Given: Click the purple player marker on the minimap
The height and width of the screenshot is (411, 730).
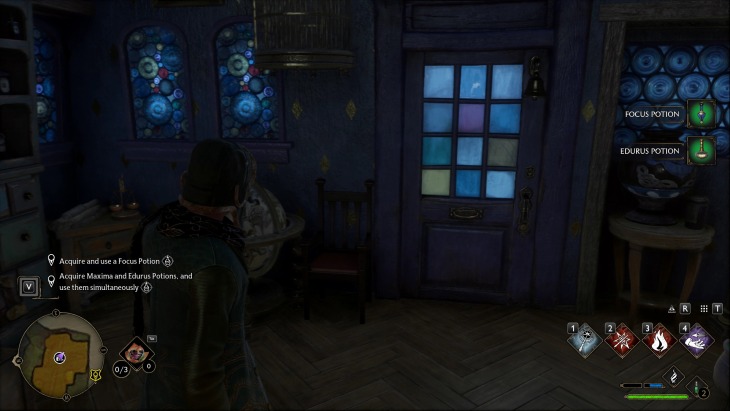Looking at the screenshot, I should pyautogui.click(x=60, y=357).
